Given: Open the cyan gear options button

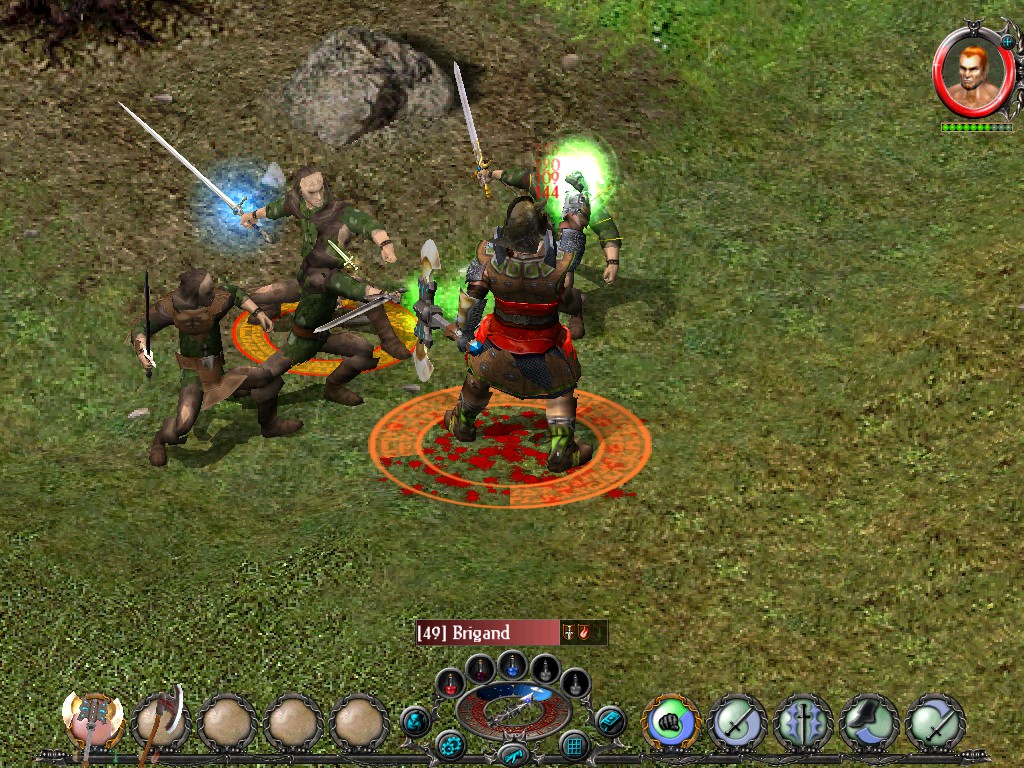Looking at the screenshot, I should tap(449, 745).
